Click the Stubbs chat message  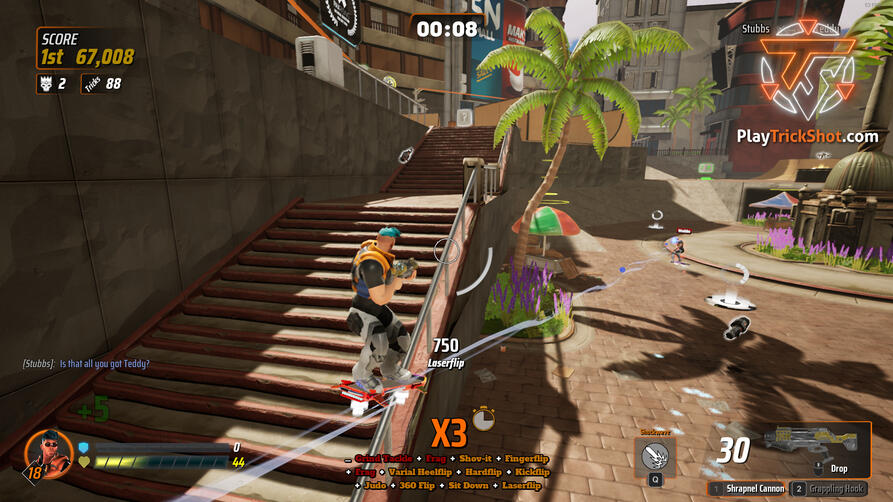point(86,363)
